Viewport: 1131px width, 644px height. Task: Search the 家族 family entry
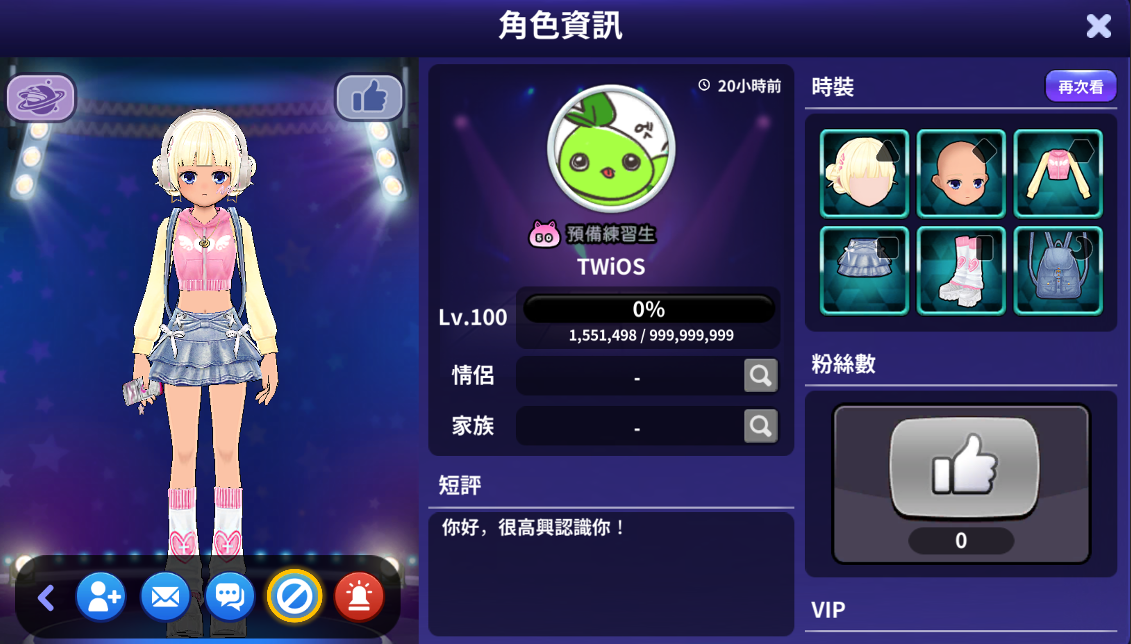pyautogui.click(x=760, y=426)
